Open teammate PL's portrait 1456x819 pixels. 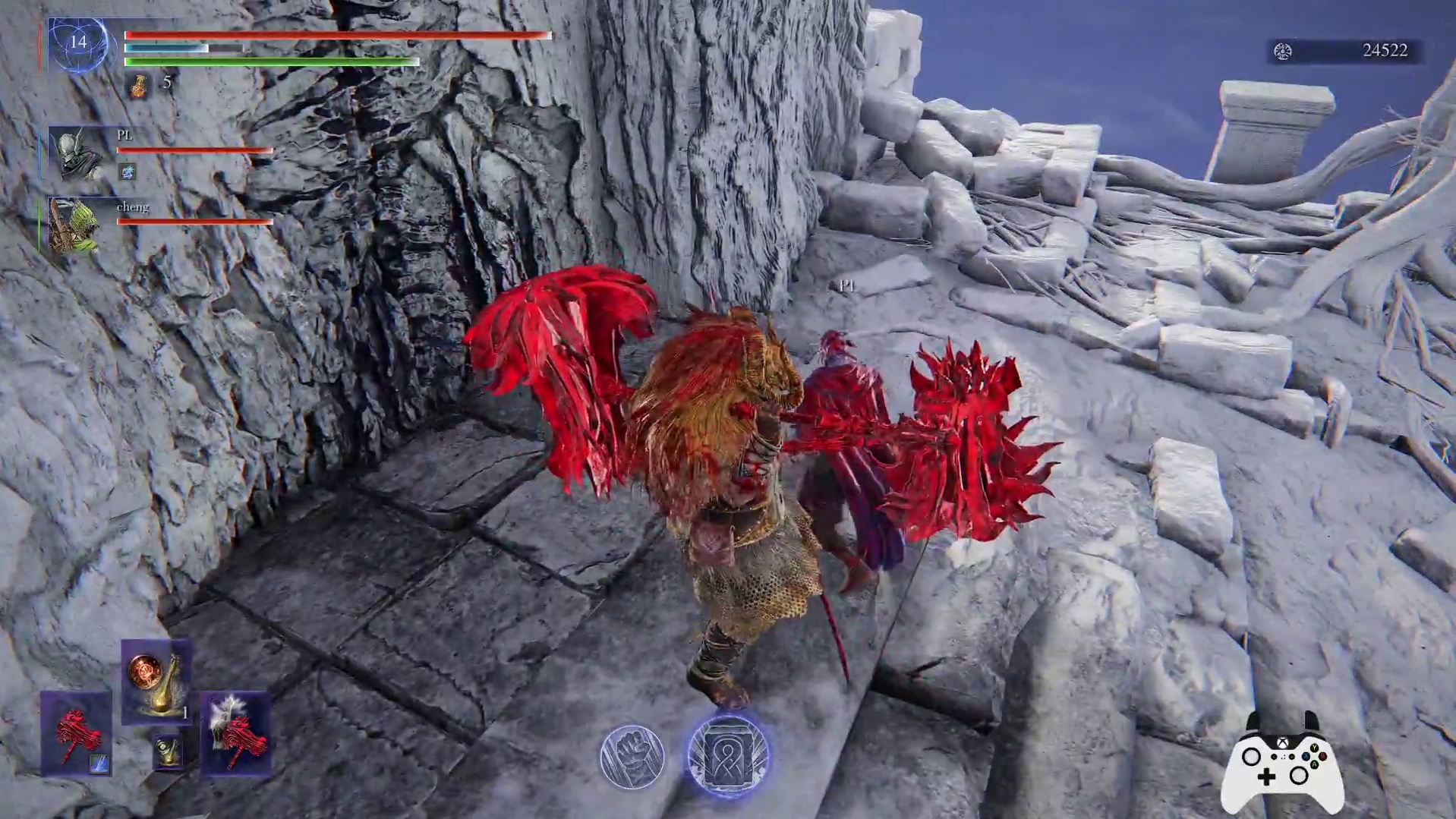point(76,153)
